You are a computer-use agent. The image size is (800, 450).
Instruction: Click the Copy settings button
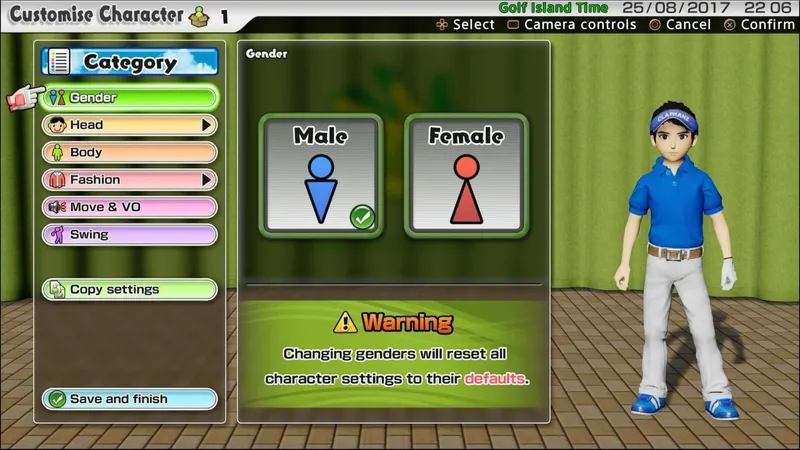pos(130,290)
